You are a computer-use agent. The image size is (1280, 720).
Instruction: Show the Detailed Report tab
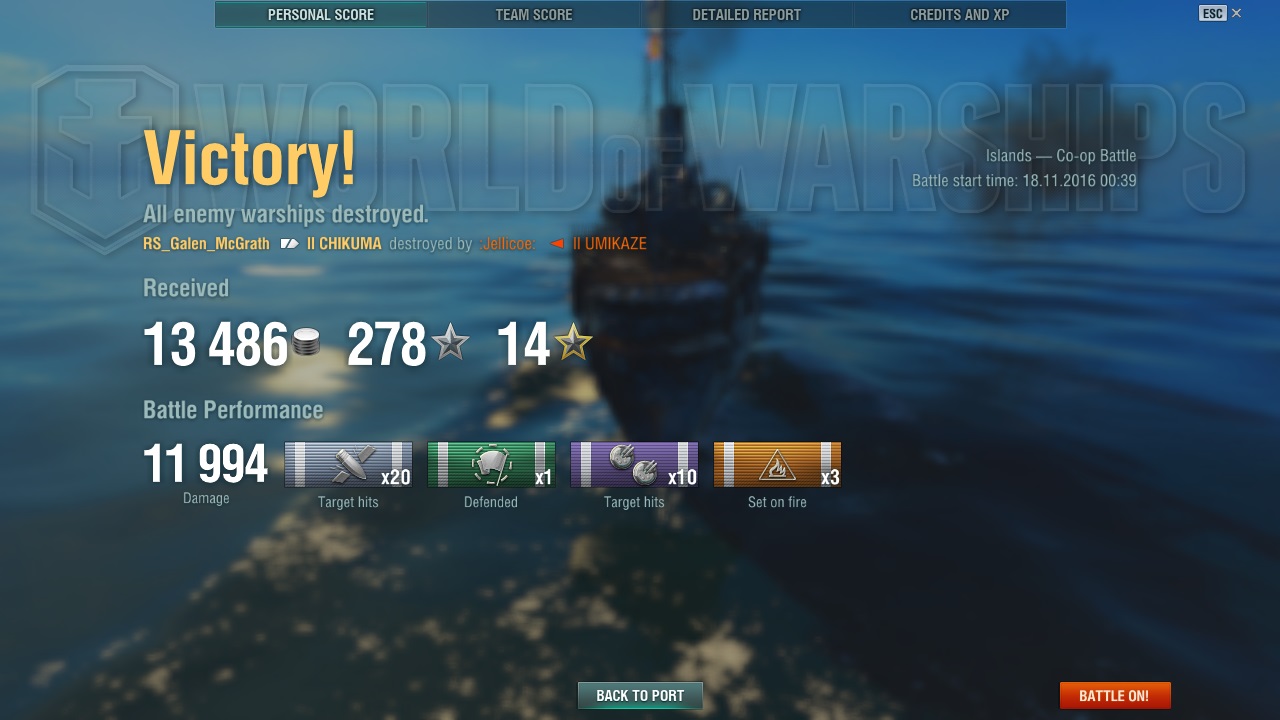(746, 15)
